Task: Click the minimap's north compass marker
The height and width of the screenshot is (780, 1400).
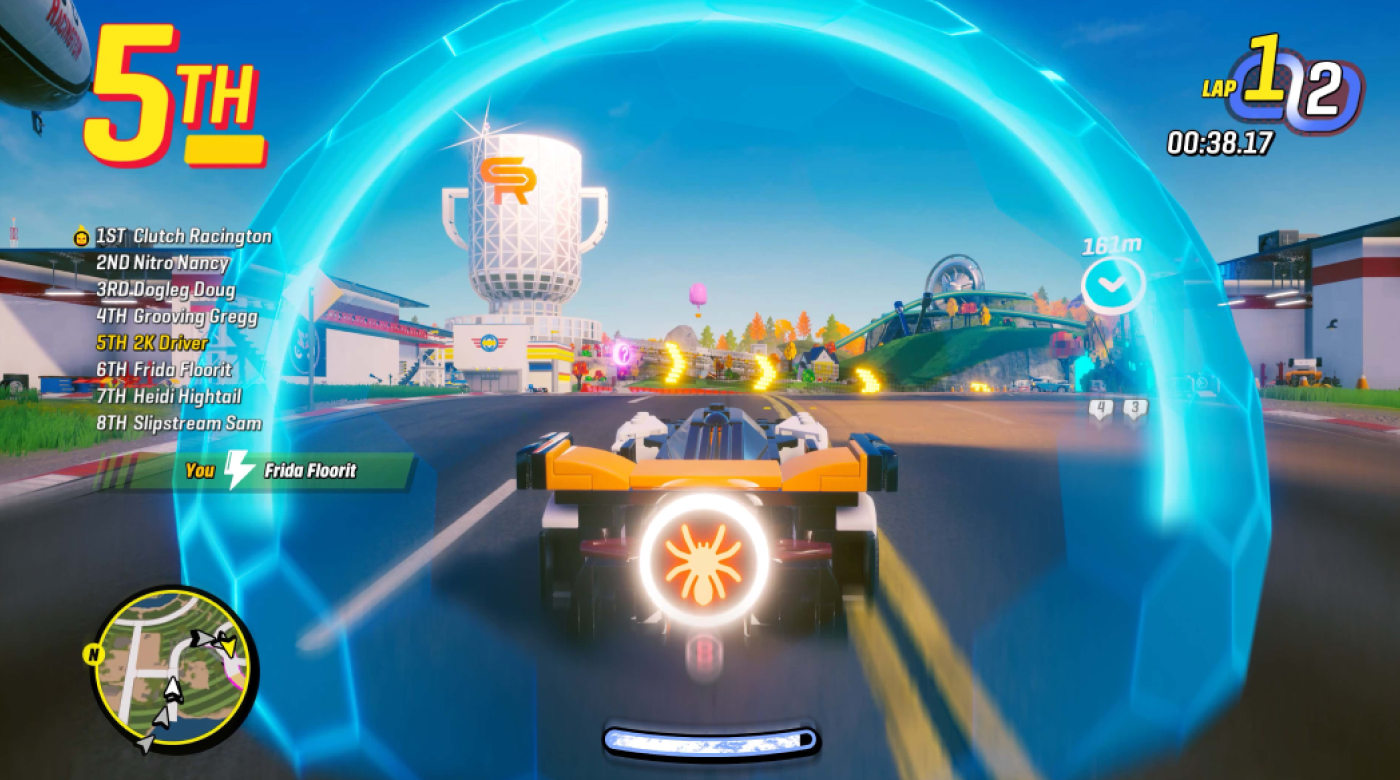Action: click(x=90, y=655)
